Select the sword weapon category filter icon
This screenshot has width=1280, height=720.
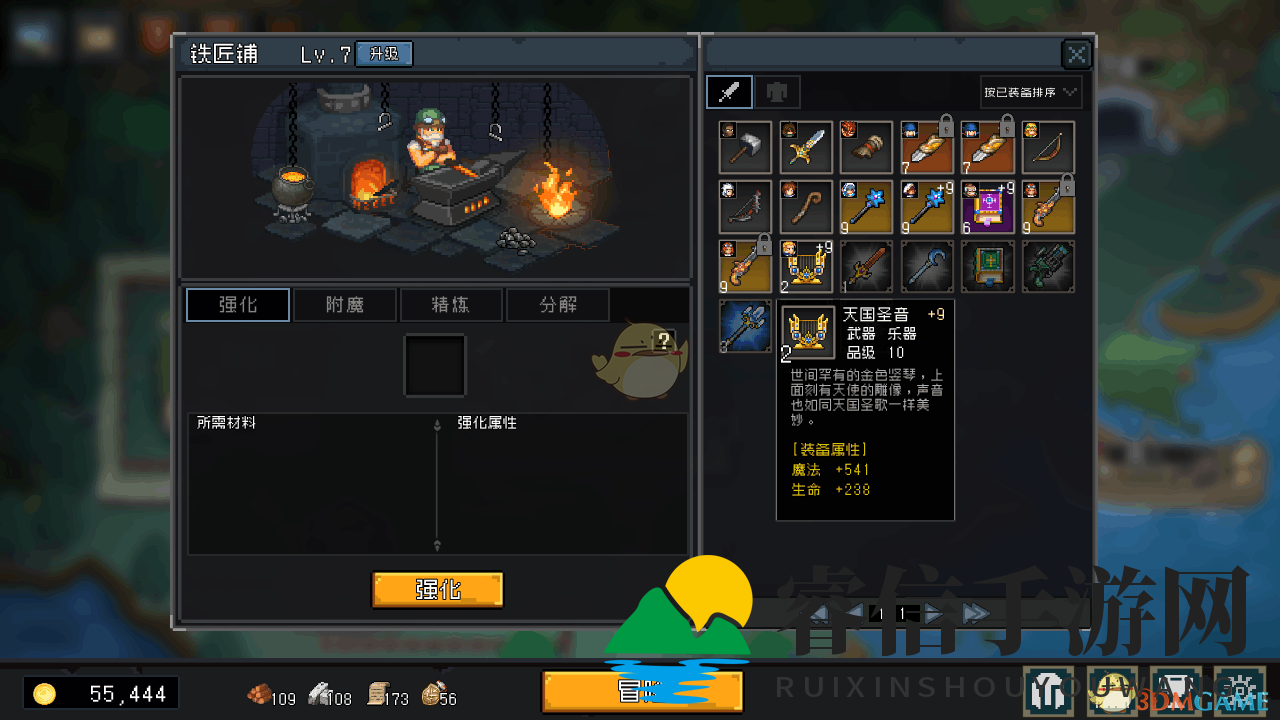pyautogui.click(x=729, y=91)
